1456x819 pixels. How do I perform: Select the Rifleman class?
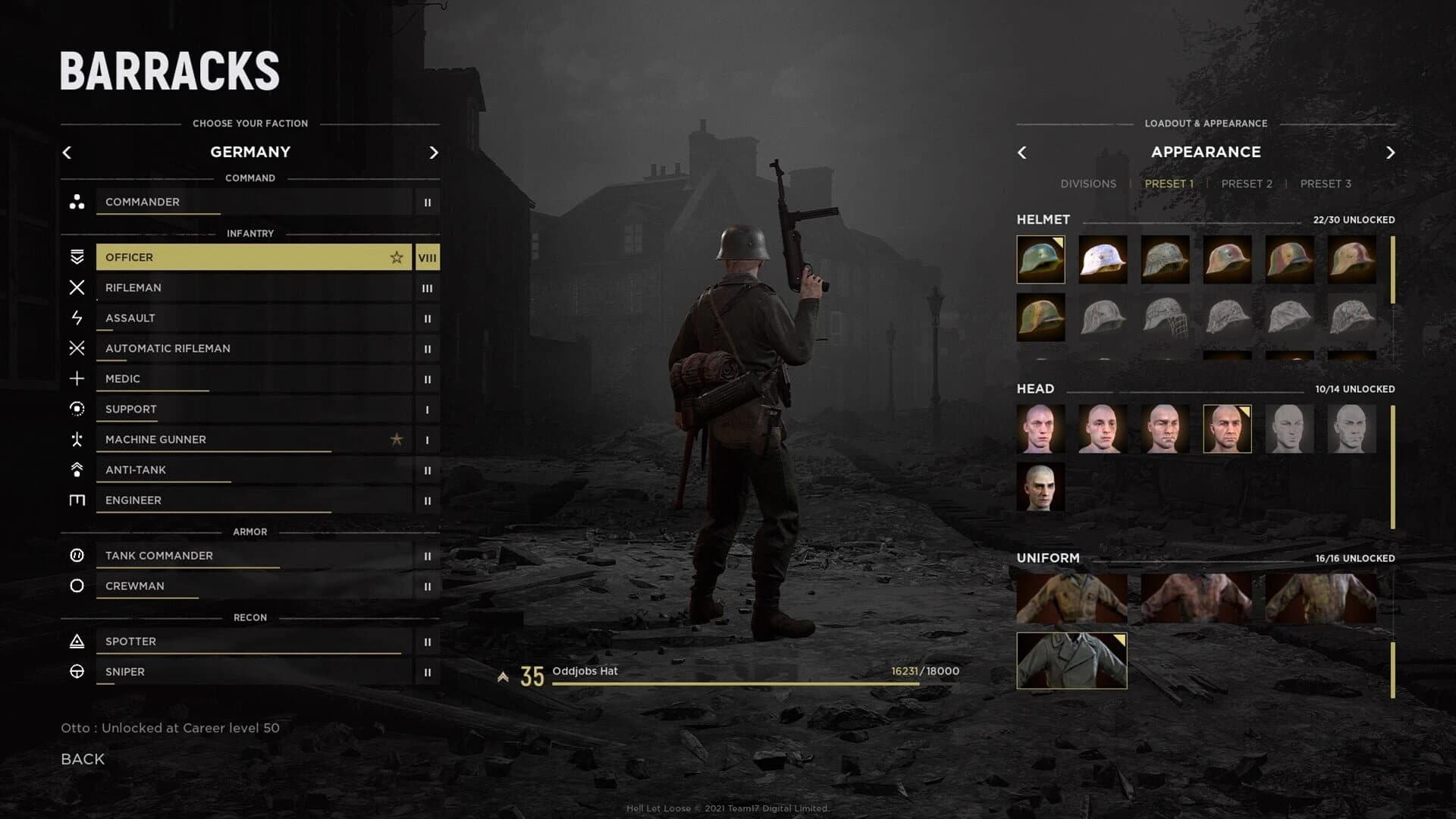250,287
